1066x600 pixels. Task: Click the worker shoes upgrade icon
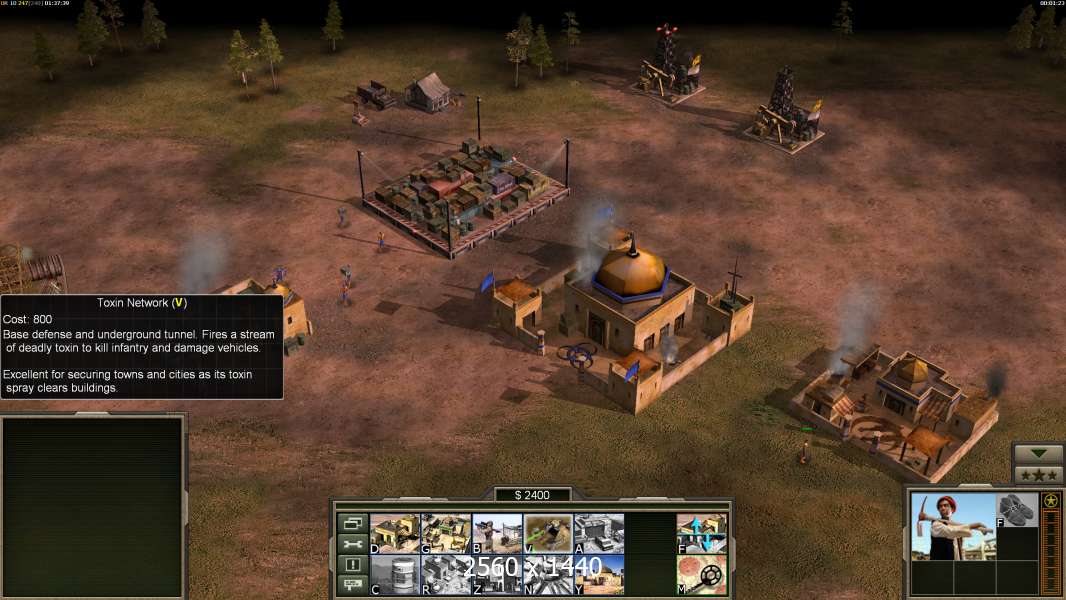[1017, 510]
